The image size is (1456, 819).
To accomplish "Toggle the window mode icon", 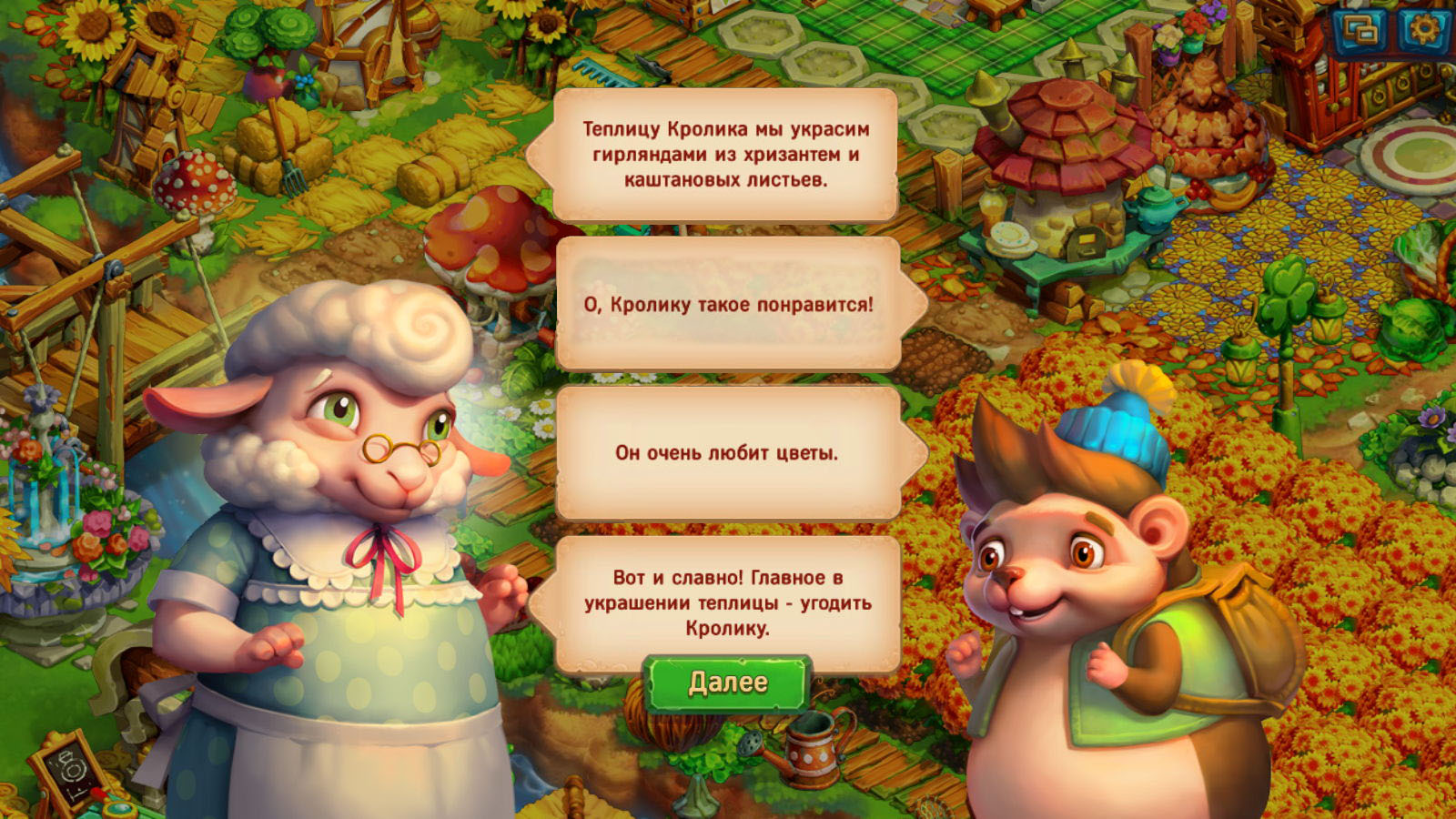I will click(1361, 30).
